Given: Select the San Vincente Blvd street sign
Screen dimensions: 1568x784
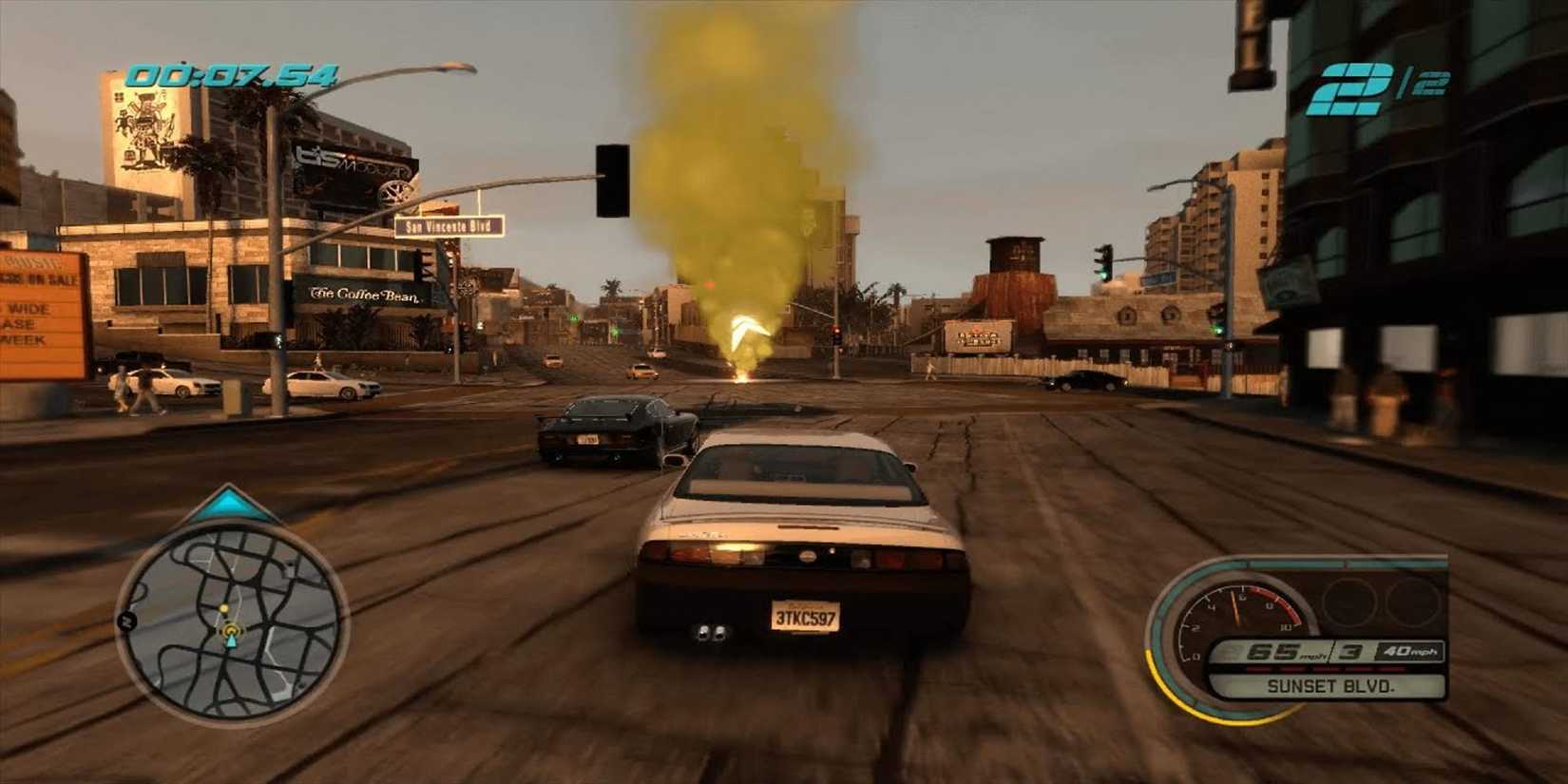Looking at the screenshot, I should pos(449,226).
